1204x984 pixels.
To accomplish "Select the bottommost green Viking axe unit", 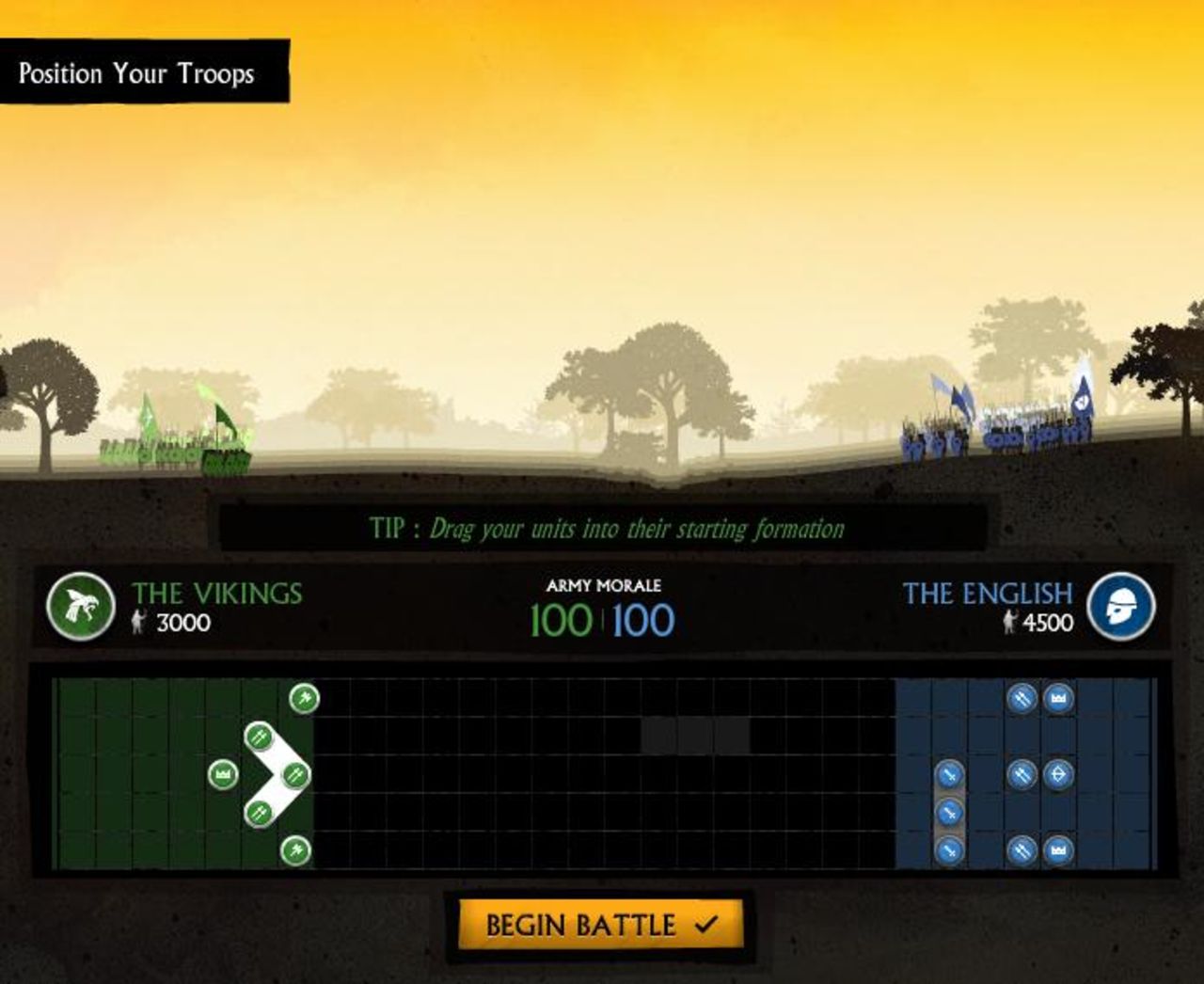I will point(295,850).
